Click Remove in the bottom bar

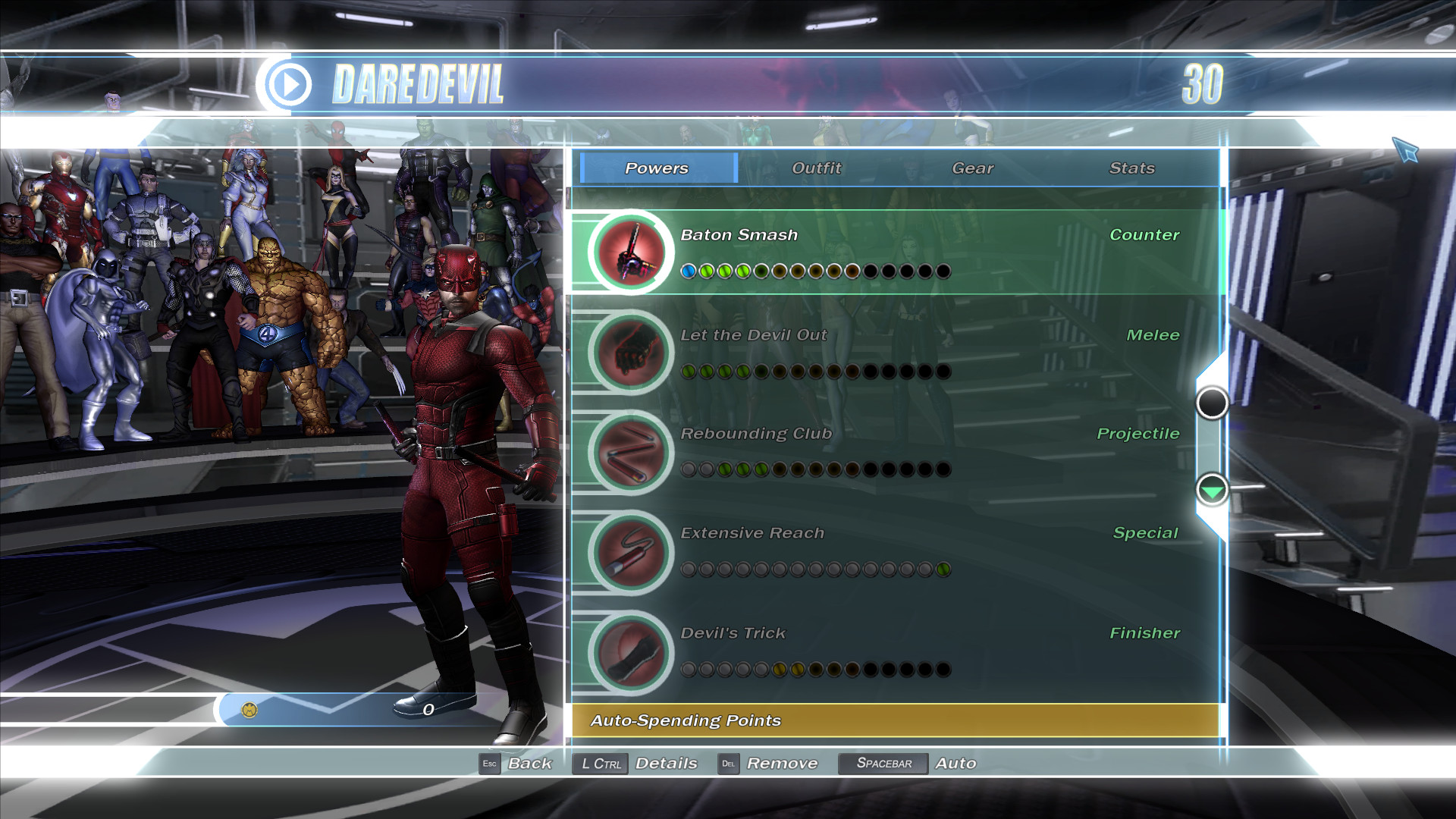783,764
